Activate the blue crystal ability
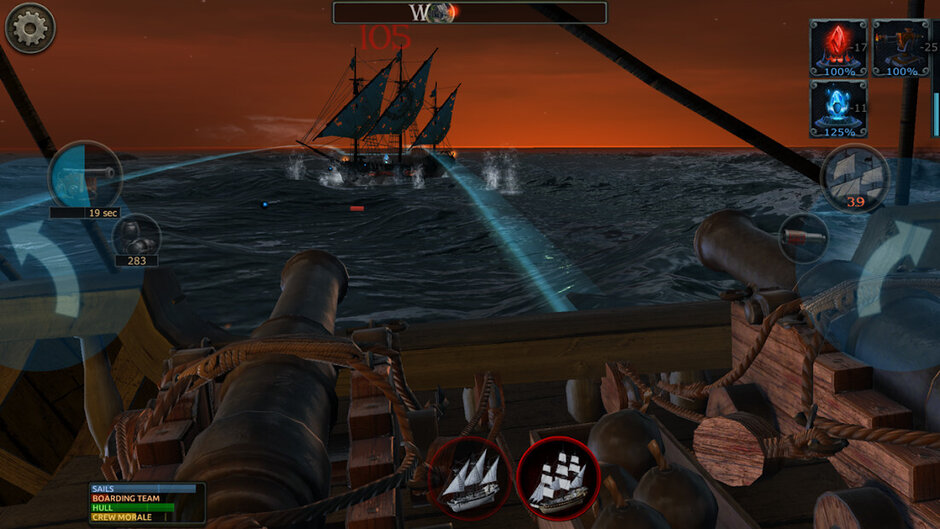Image resolution: width=940 pixels, height=529 pixels. coord(838,108)
